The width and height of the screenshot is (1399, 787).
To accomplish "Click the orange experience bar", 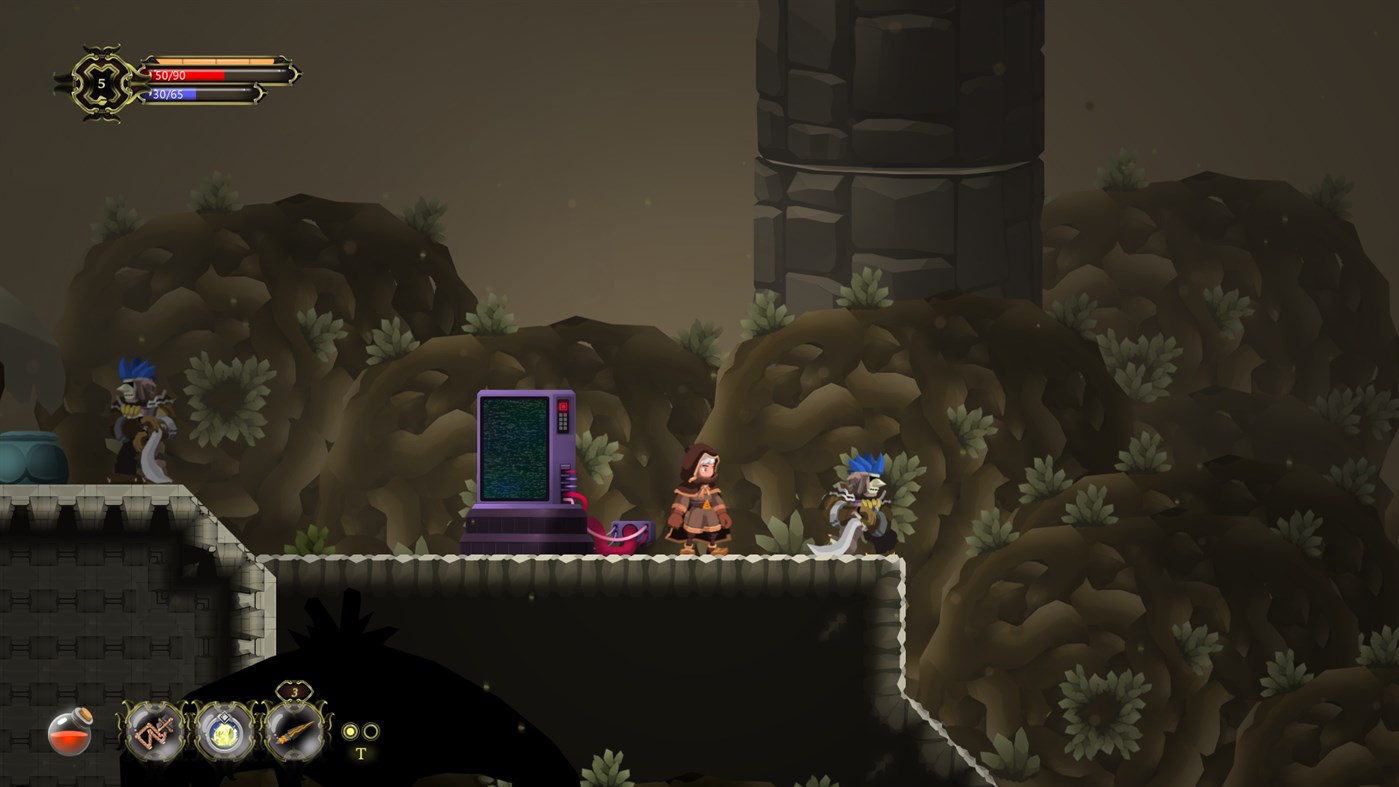I will point(215,58).
